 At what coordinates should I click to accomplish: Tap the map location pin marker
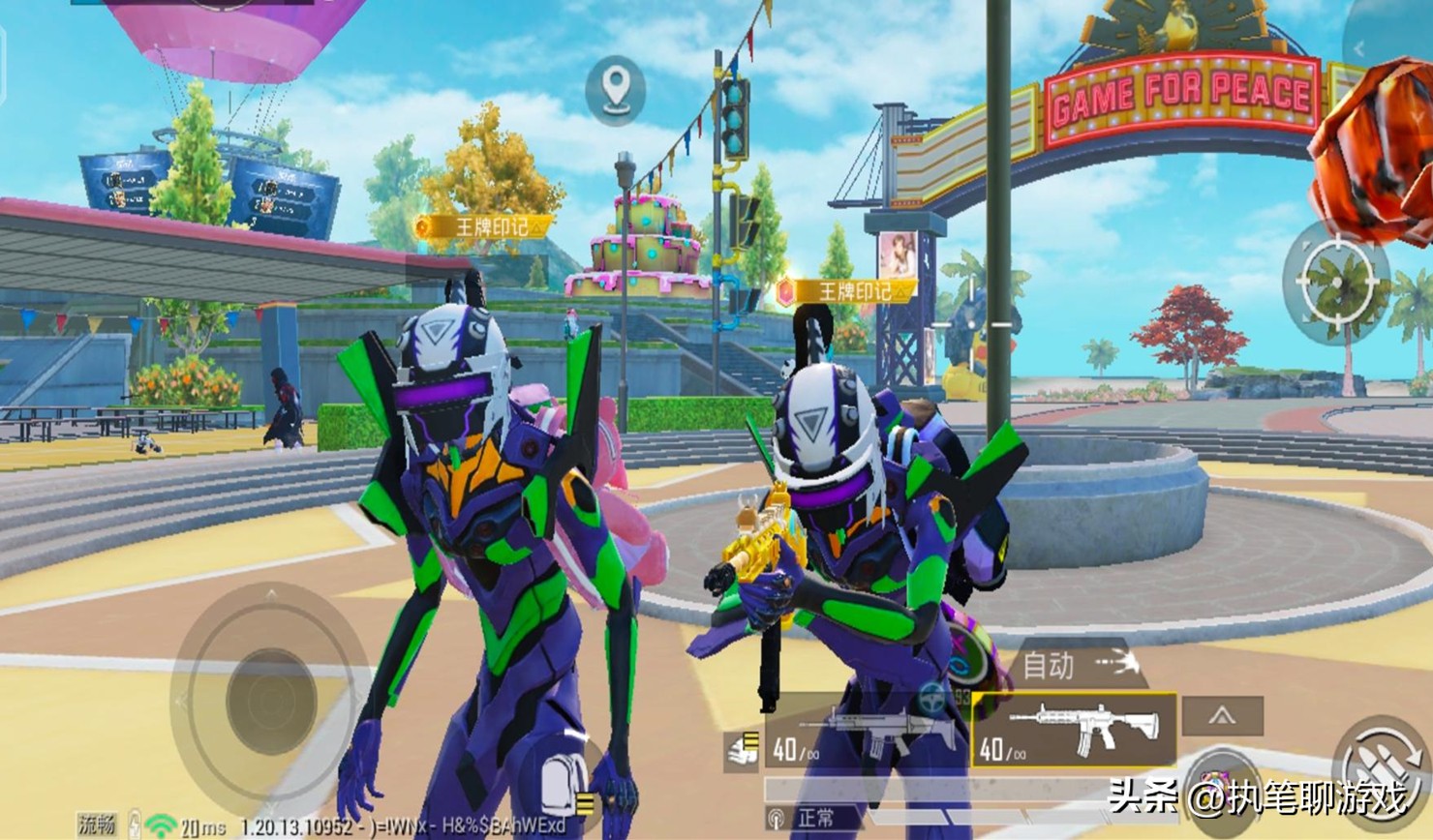616,88
